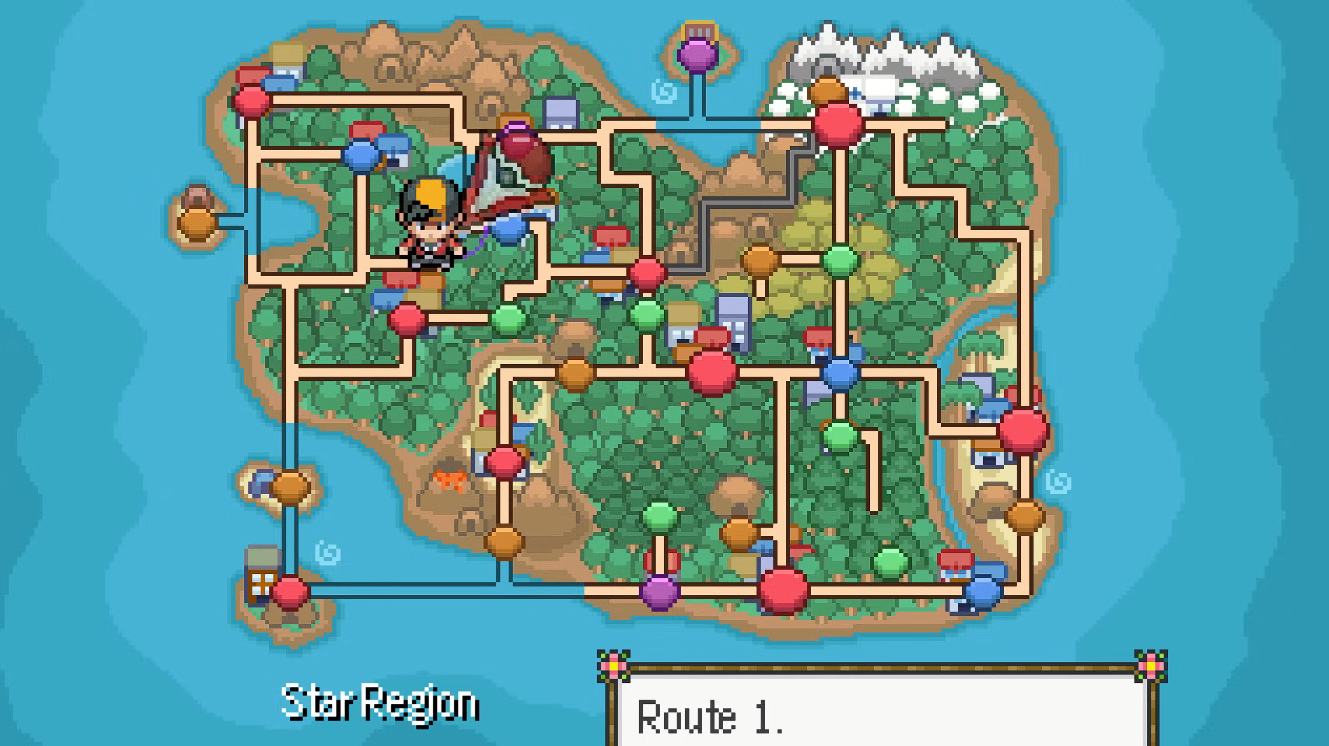Select the orange marker on the small southwestern islet

point(290,488)
